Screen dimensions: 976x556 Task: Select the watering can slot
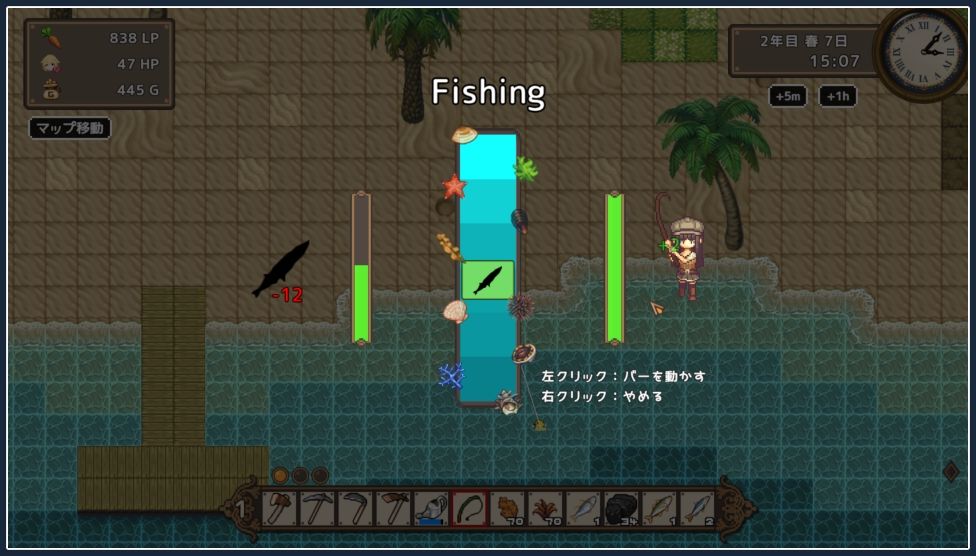point(431,509)
